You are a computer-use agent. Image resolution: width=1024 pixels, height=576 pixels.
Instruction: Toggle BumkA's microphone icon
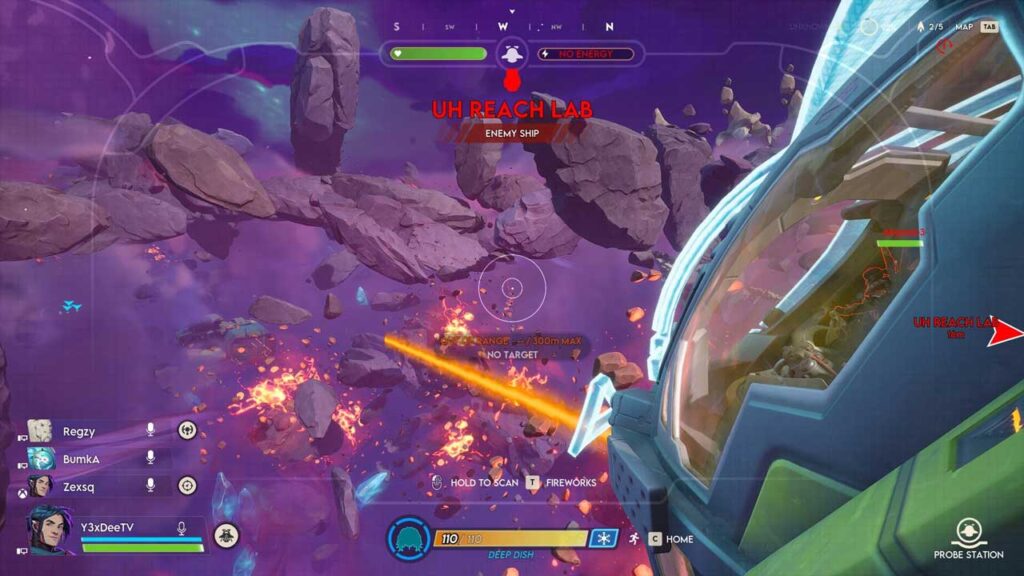(151, 458)
